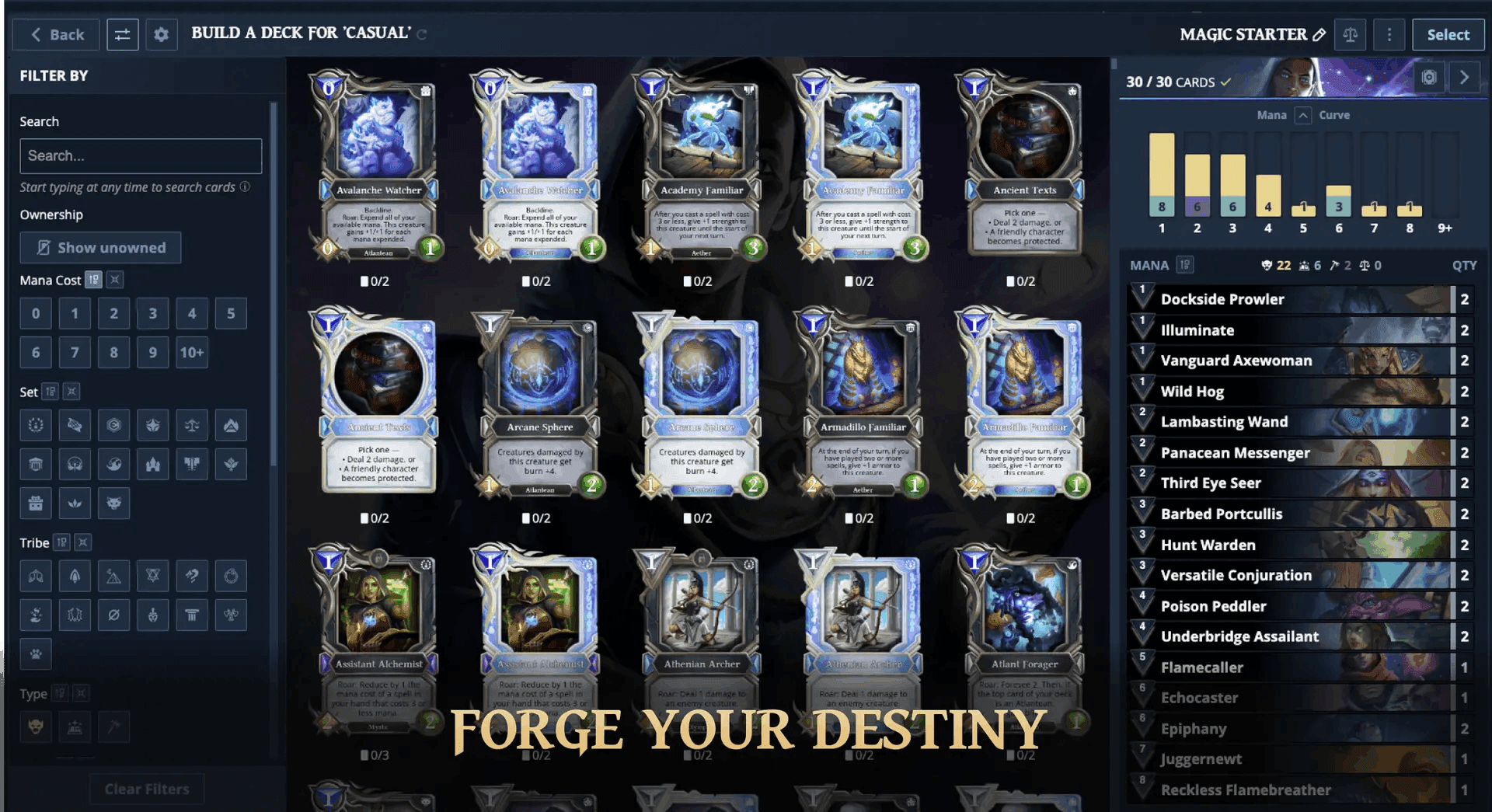
Task: Click inside the Search cards field
Action: point(140,155)
